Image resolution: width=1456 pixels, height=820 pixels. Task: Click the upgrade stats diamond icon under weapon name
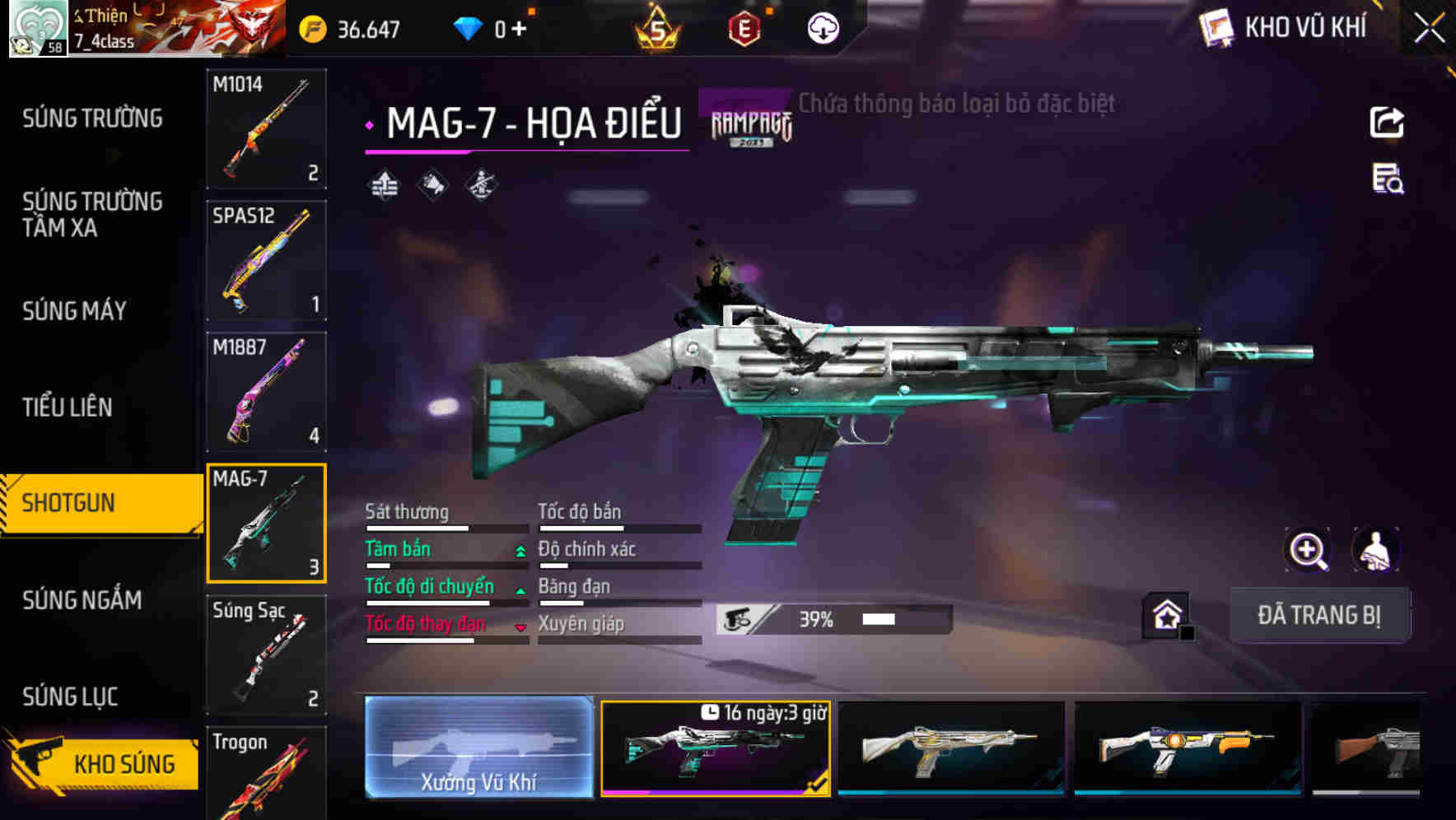click(384, 184)
